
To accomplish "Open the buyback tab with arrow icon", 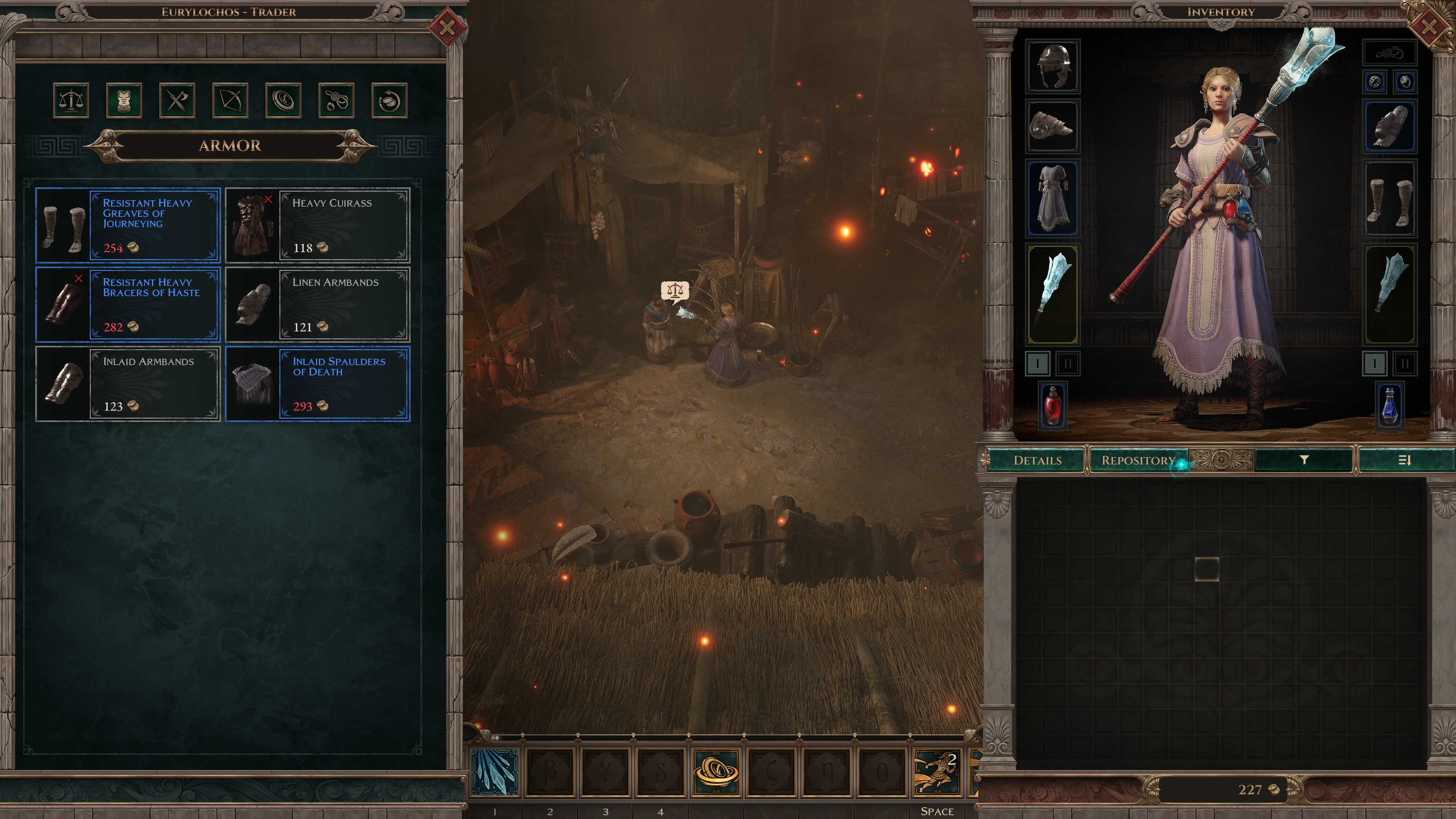I will tap(389, 101).
